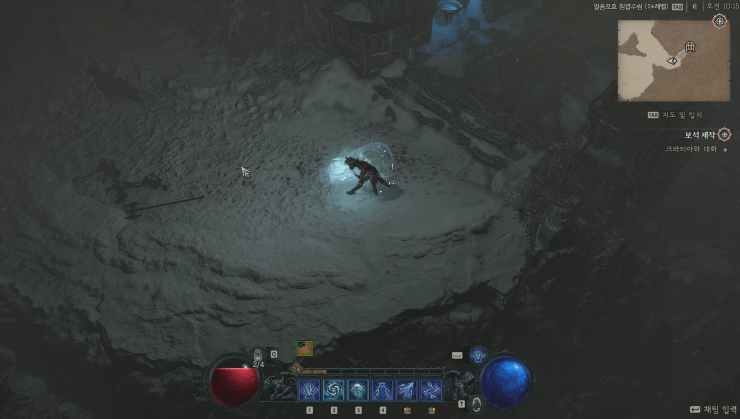Viewport: 740px width, 419px height.
Task: Activate the first skill with branching lightning icon
Action: pyautogui.click(x=309, y=389)
